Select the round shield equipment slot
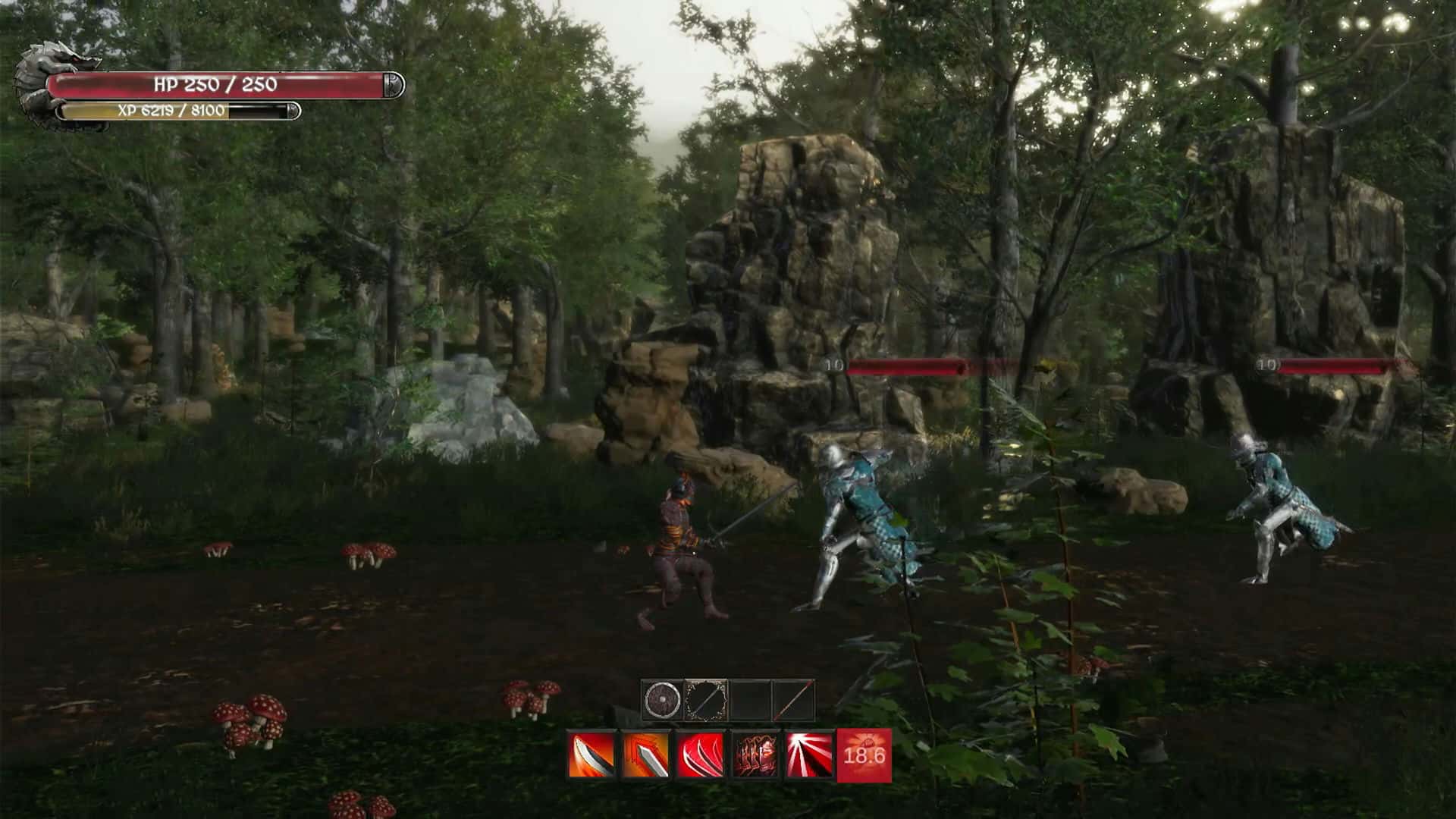The width and height of the screenshot is (1456, 819). [x=662, y=700]
